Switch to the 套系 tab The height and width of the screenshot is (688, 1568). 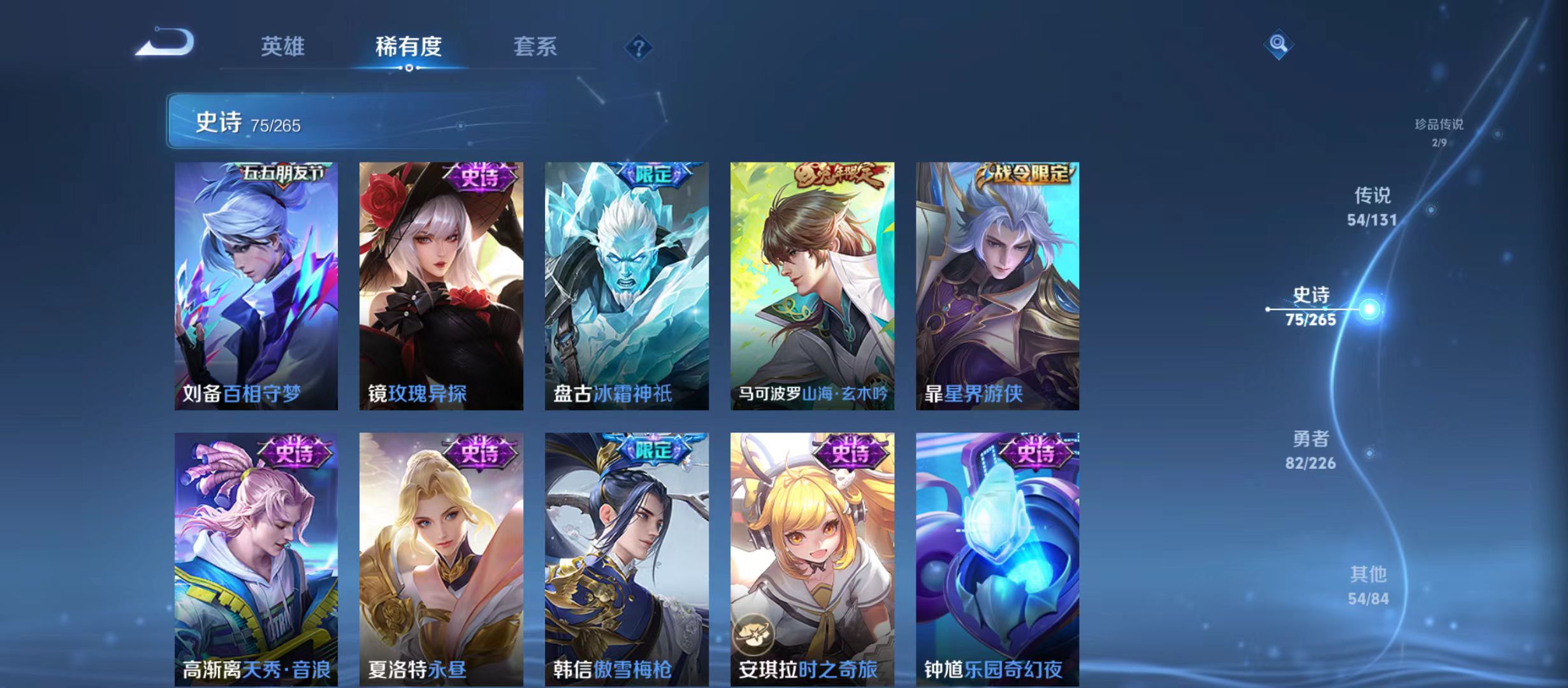[537, 47]
